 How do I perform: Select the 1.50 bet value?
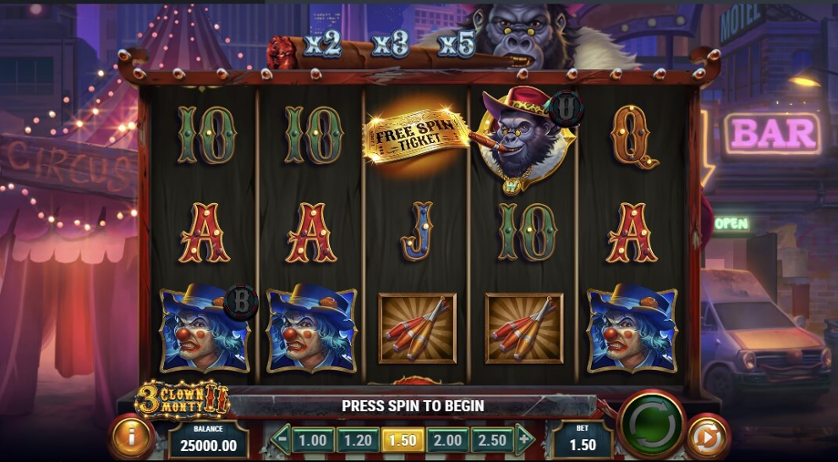coord(400,439)
